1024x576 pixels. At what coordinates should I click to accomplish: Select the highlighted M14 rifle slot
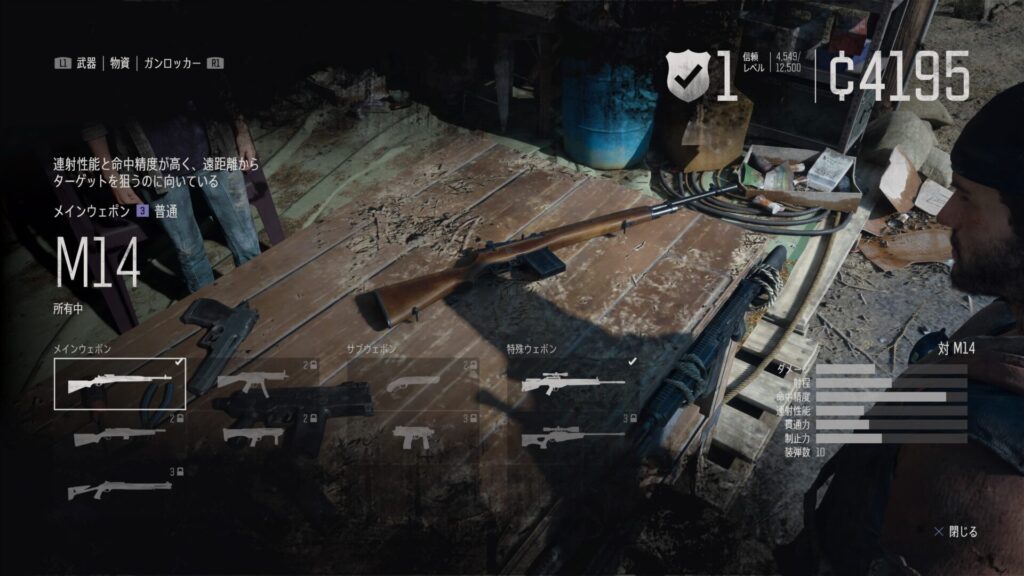pos(120,384)
